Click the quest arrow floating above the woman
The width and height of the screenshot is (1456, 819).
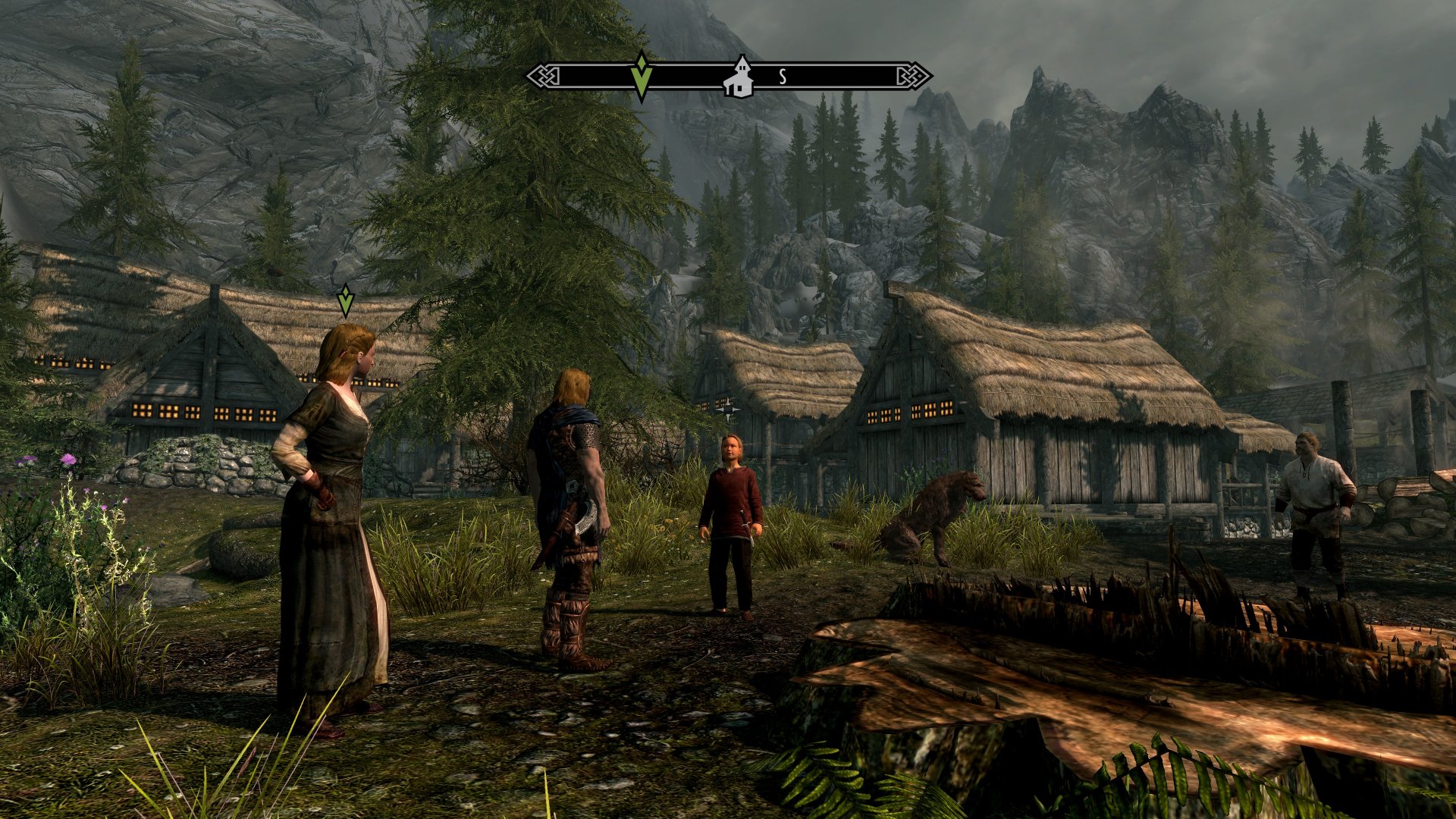coord(345,300)
